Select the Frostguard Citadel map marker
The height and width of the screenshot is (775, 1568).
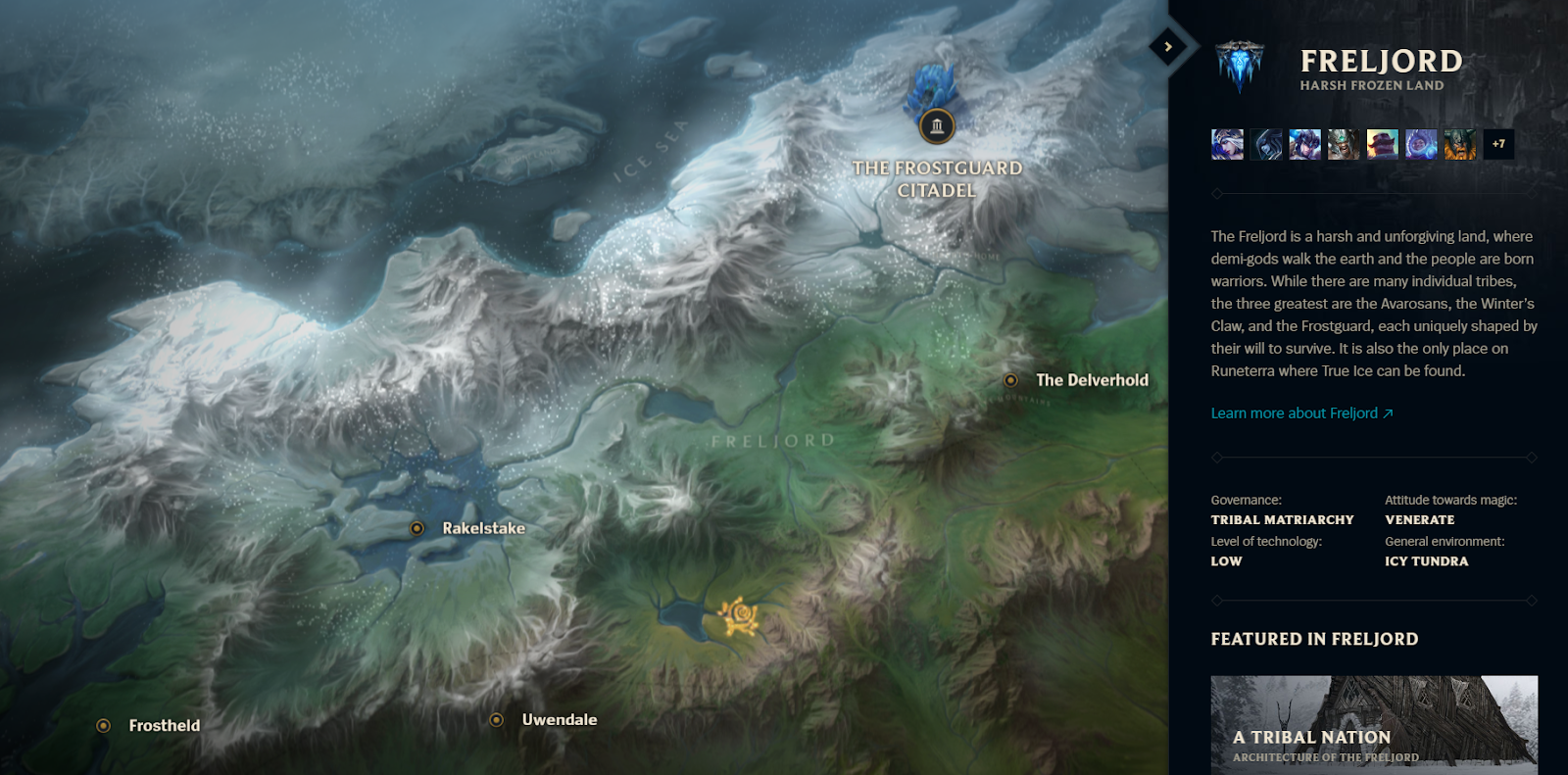[937, 125]
